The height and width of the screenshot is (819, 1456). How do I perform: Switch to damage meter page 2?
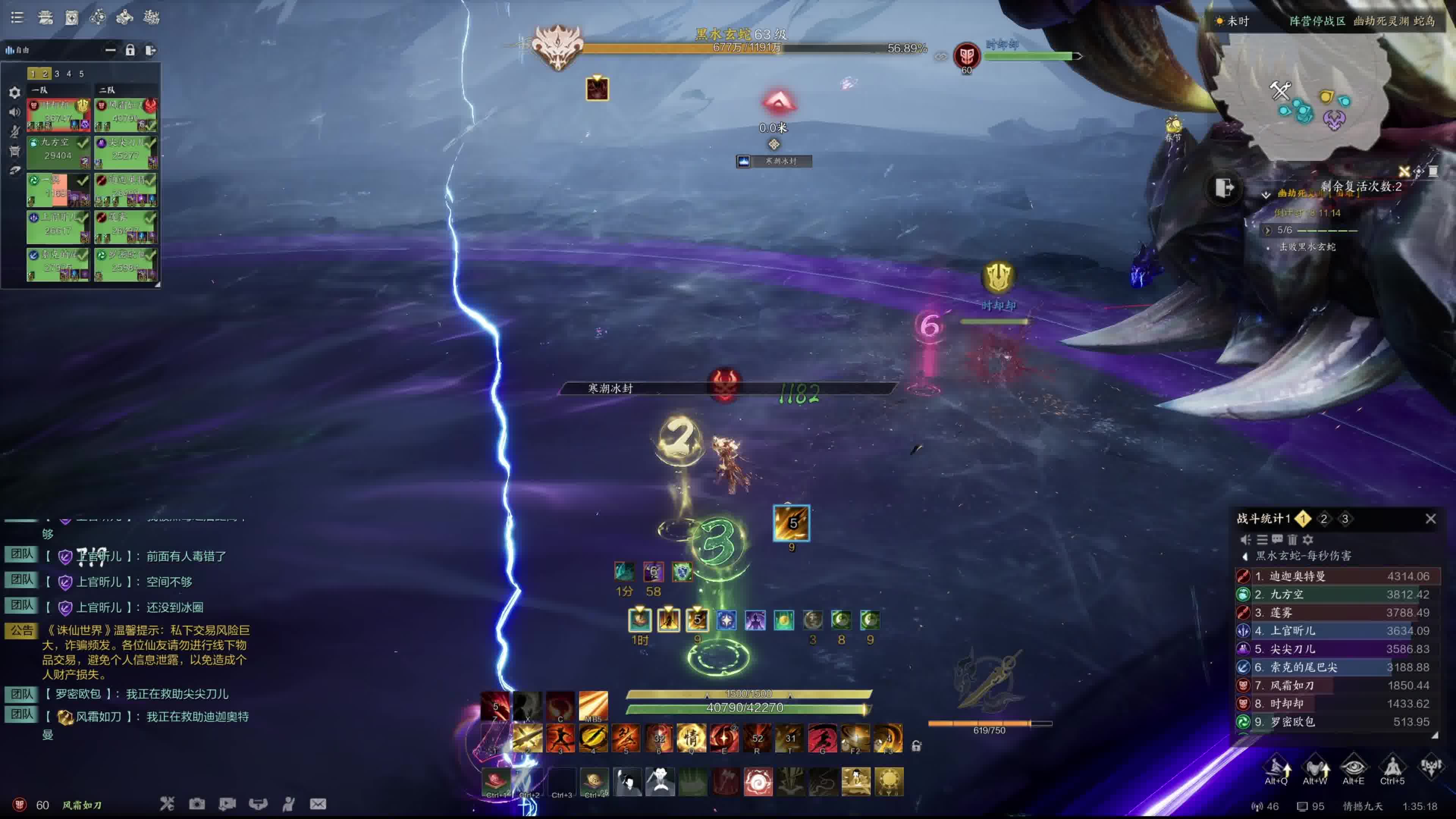coord(1323,519)
